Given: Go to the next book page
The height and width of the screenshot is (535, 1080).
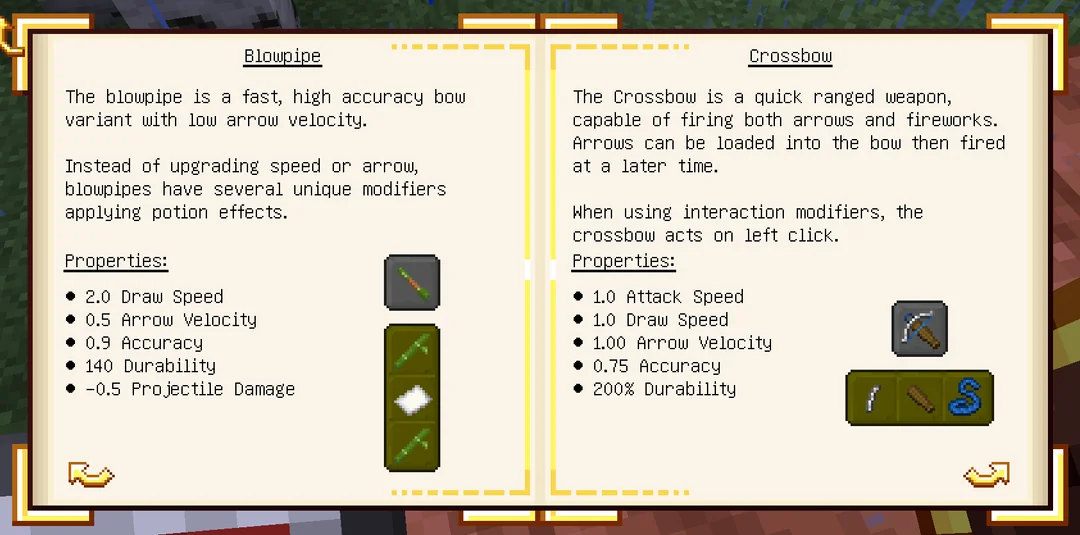Looking at the screenshot, I should point(986,474).
